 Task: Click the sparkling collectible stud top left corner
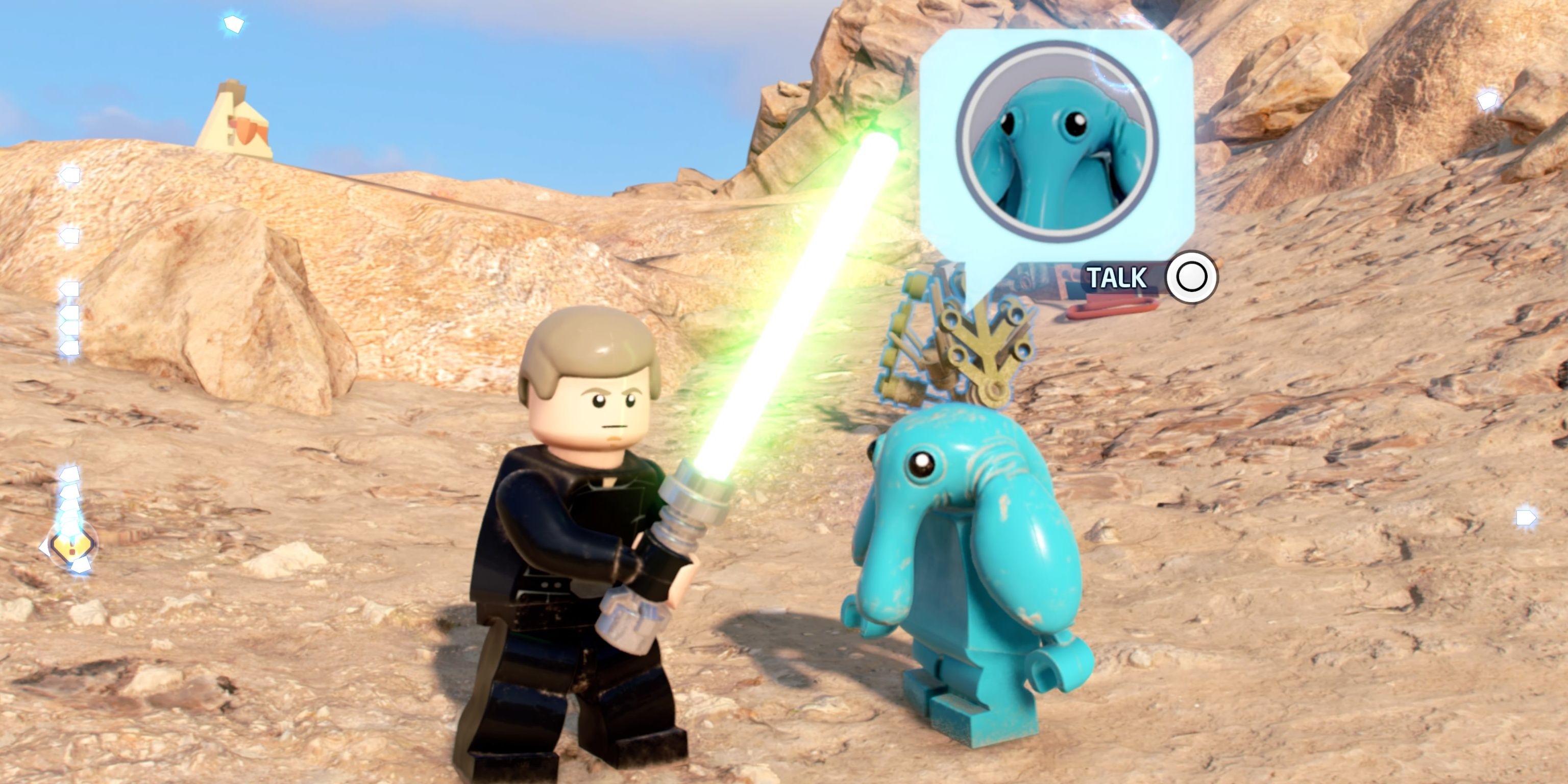tap(233, 24)
